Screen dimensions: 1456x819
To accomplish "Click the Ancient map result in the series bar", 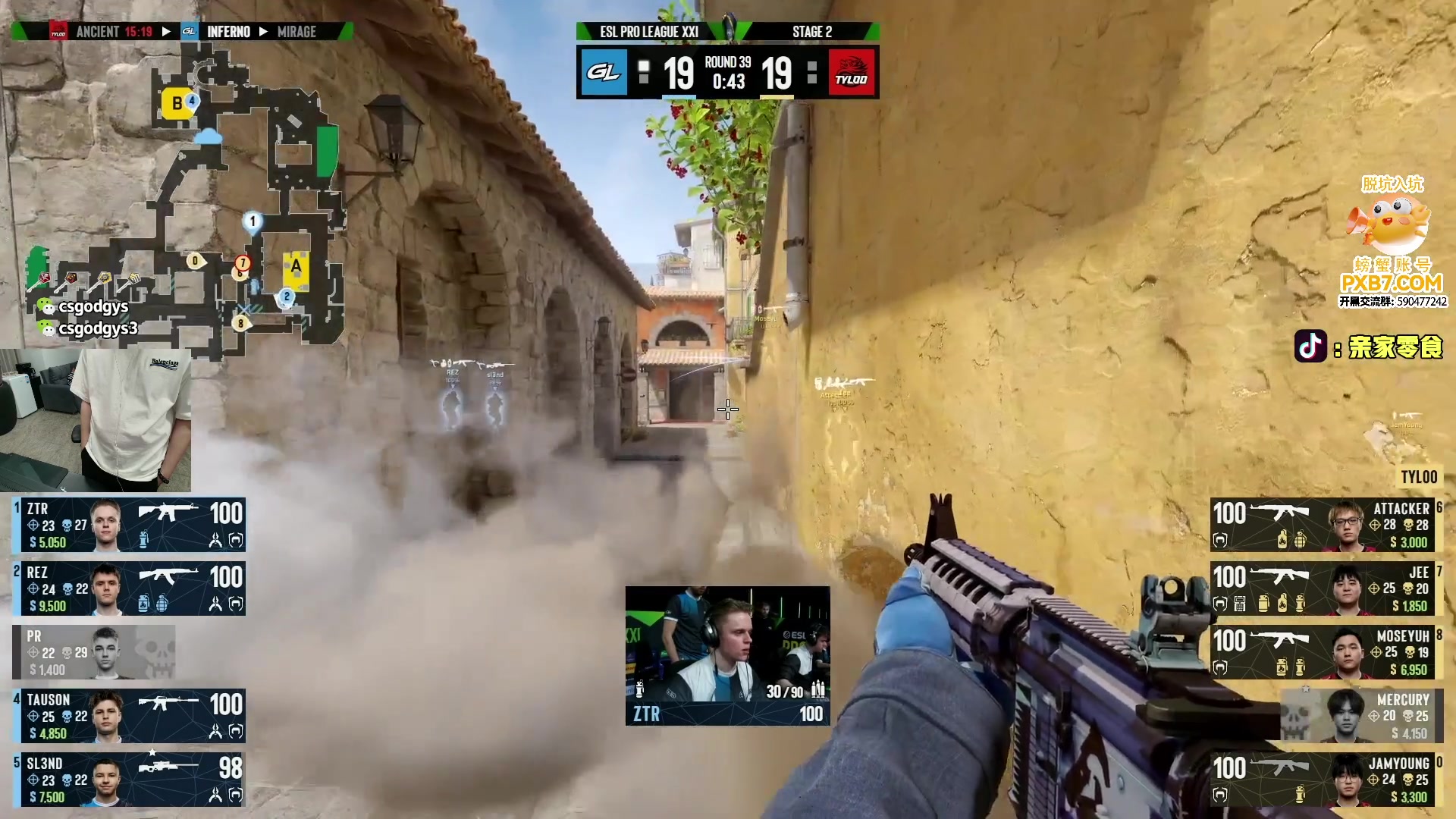I will (x=114, y=32).
